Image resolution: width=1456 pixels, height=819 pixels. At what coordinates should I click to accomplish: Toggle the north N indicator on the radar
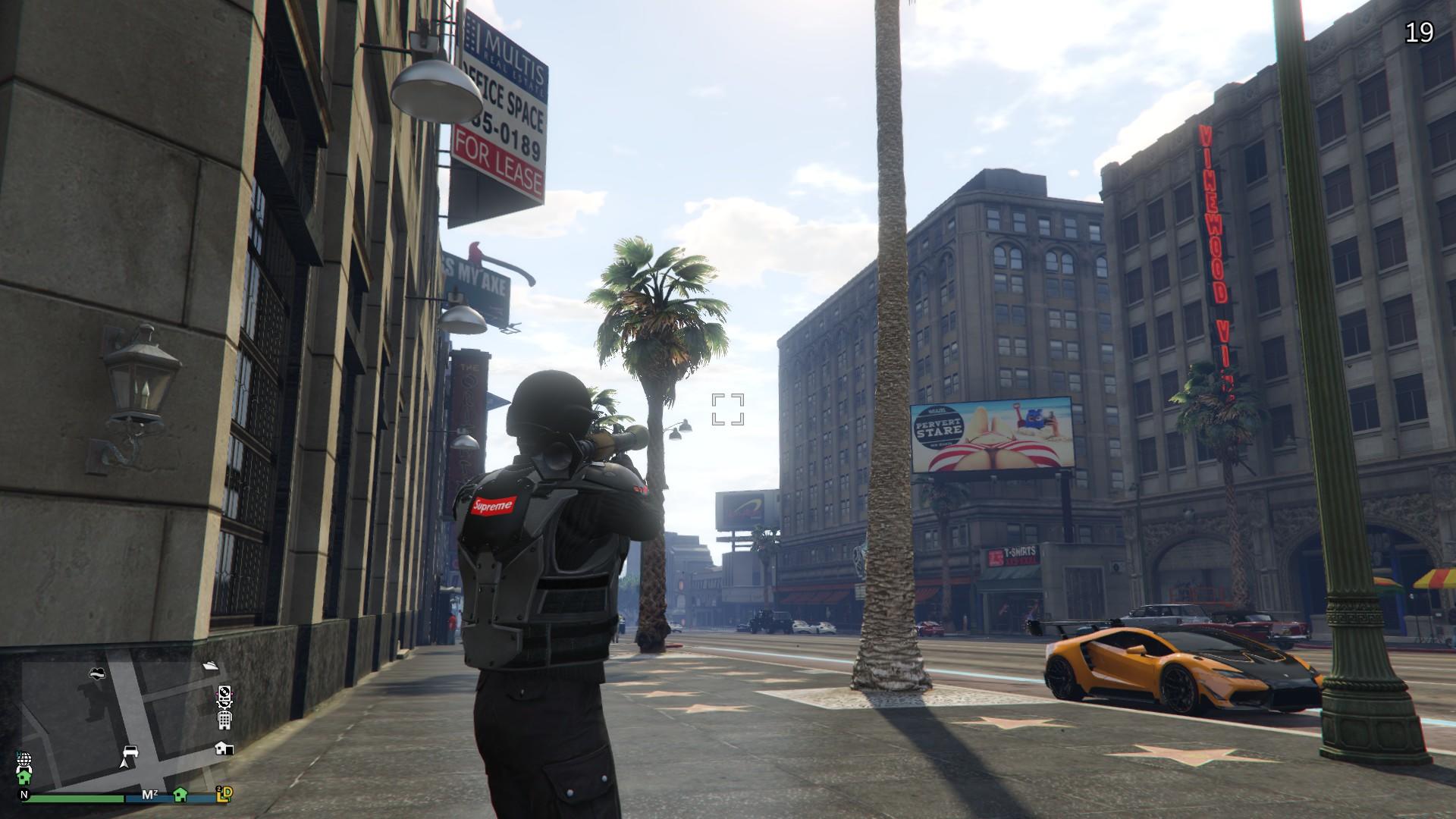[x=24, y=795]
